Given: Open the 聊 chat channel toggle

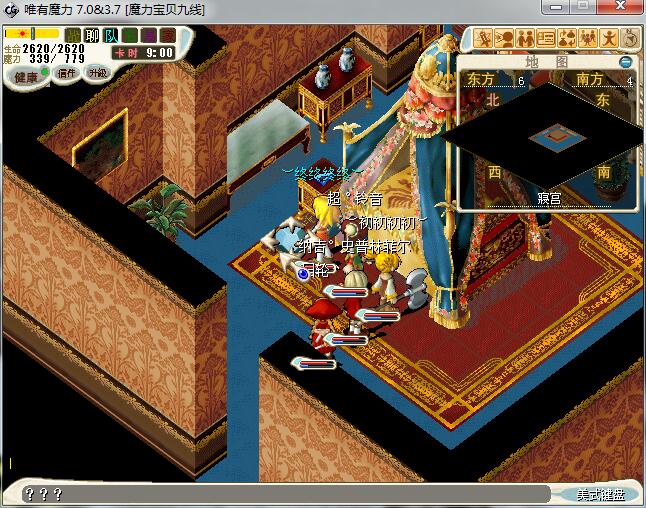Looking at the screenshot, I should [x=92, y=36].
